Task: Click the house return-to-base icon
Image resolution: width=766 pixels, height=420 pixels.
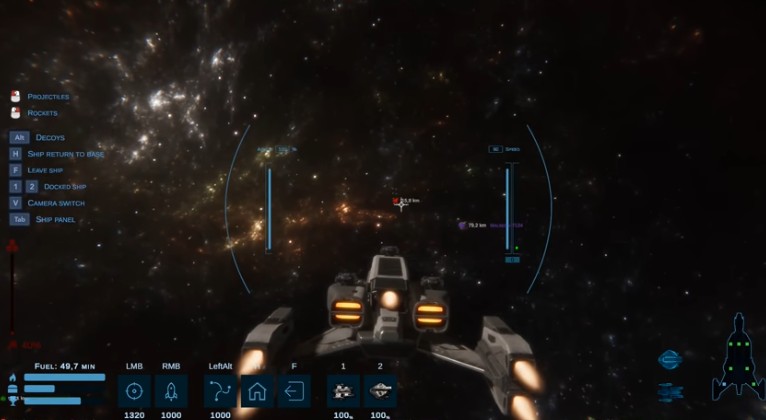Action: tap(257, 390)
